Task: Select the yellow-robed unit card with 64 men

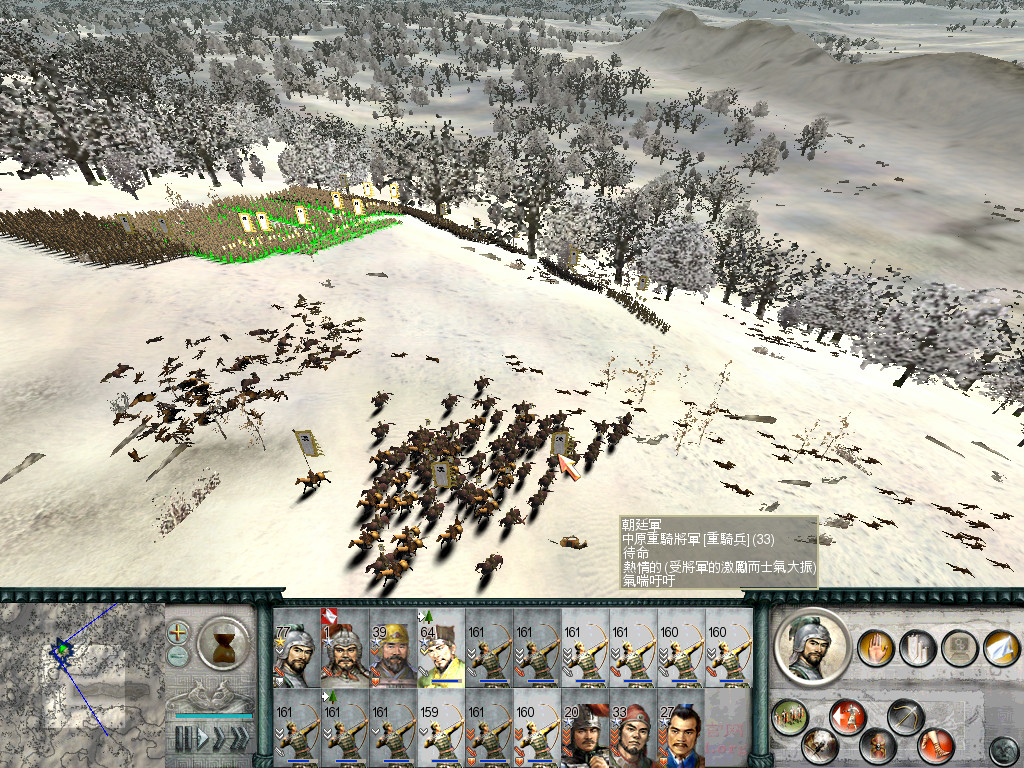Action: [441, 649]
